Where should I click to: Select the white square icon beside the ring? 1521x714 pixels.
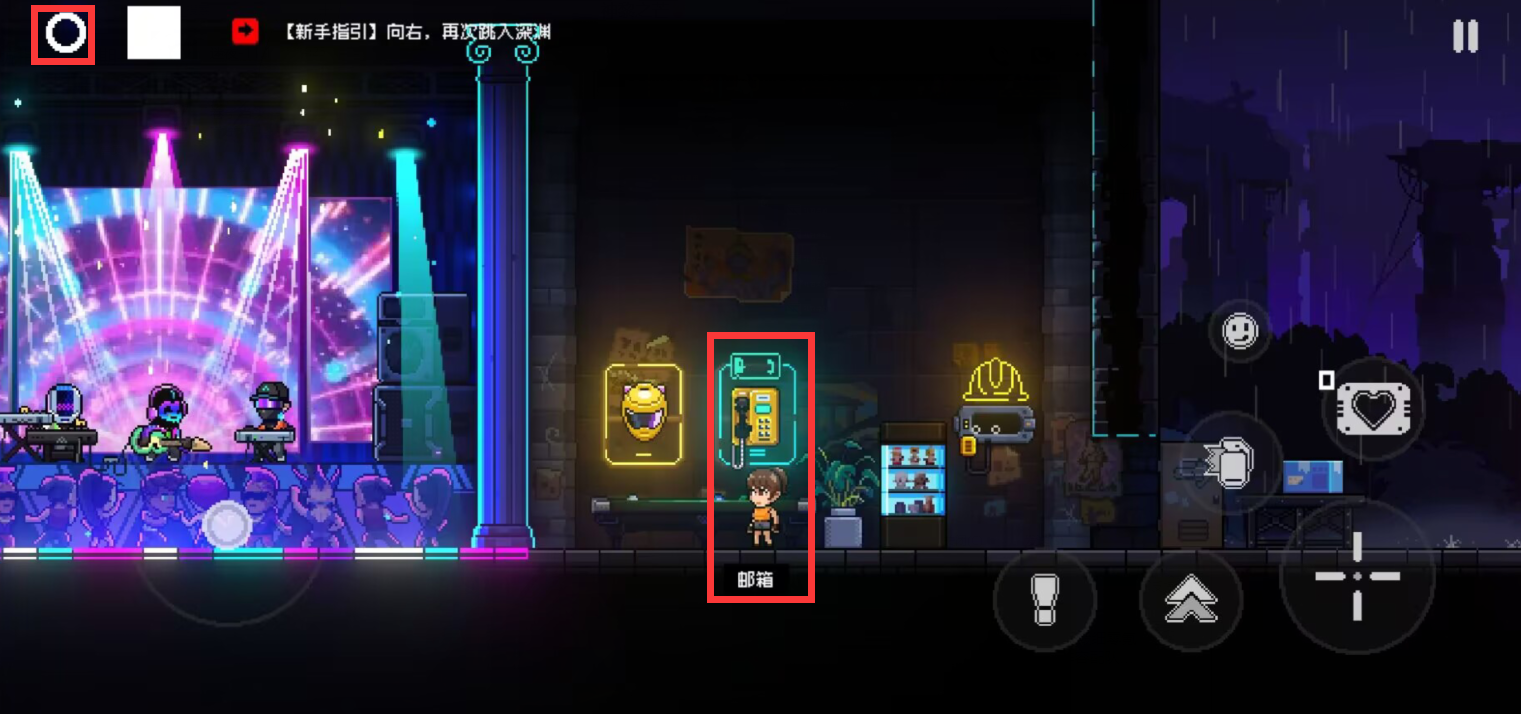click(154, 33)
